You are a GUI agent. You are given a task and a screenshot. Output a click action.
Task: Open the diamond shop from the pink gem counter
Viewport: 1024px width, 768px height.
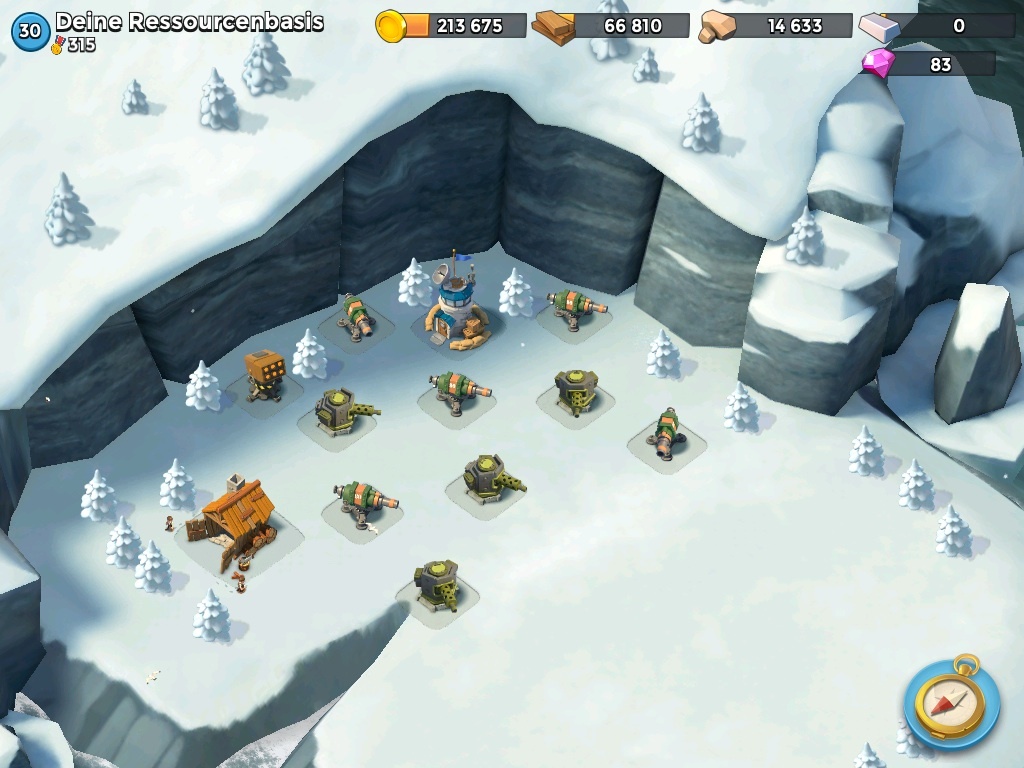pos(880,65)
